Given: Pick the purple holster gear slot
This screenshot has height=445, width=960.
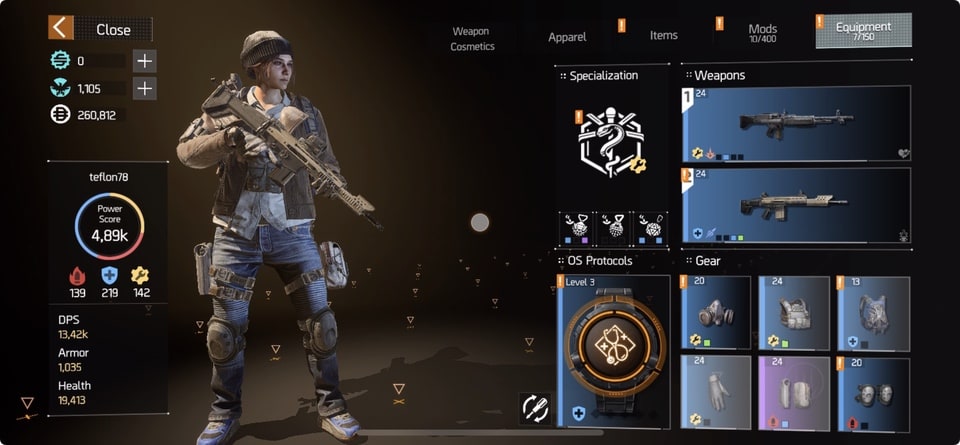Looking at the screenshot, I should coord(794,393).
